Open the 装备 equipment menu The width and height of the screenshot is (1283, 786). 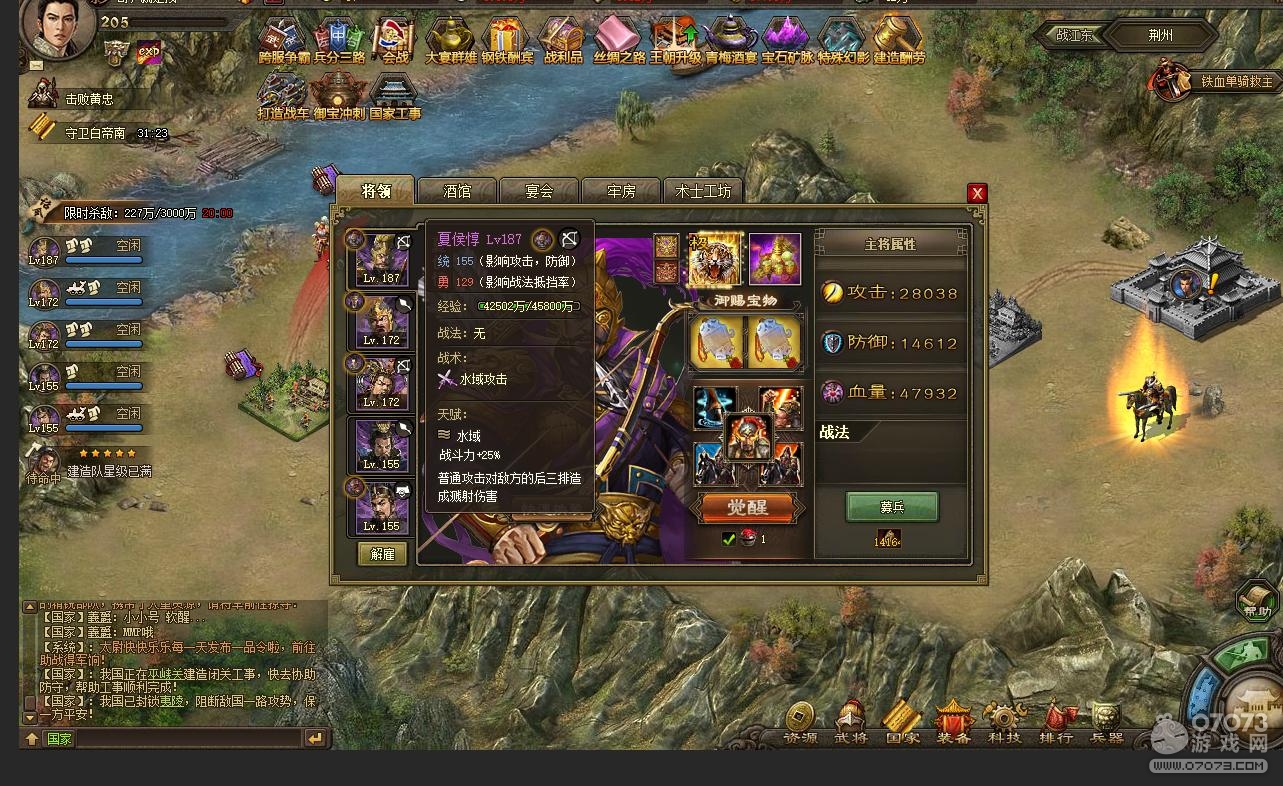(x=953, y=724)
